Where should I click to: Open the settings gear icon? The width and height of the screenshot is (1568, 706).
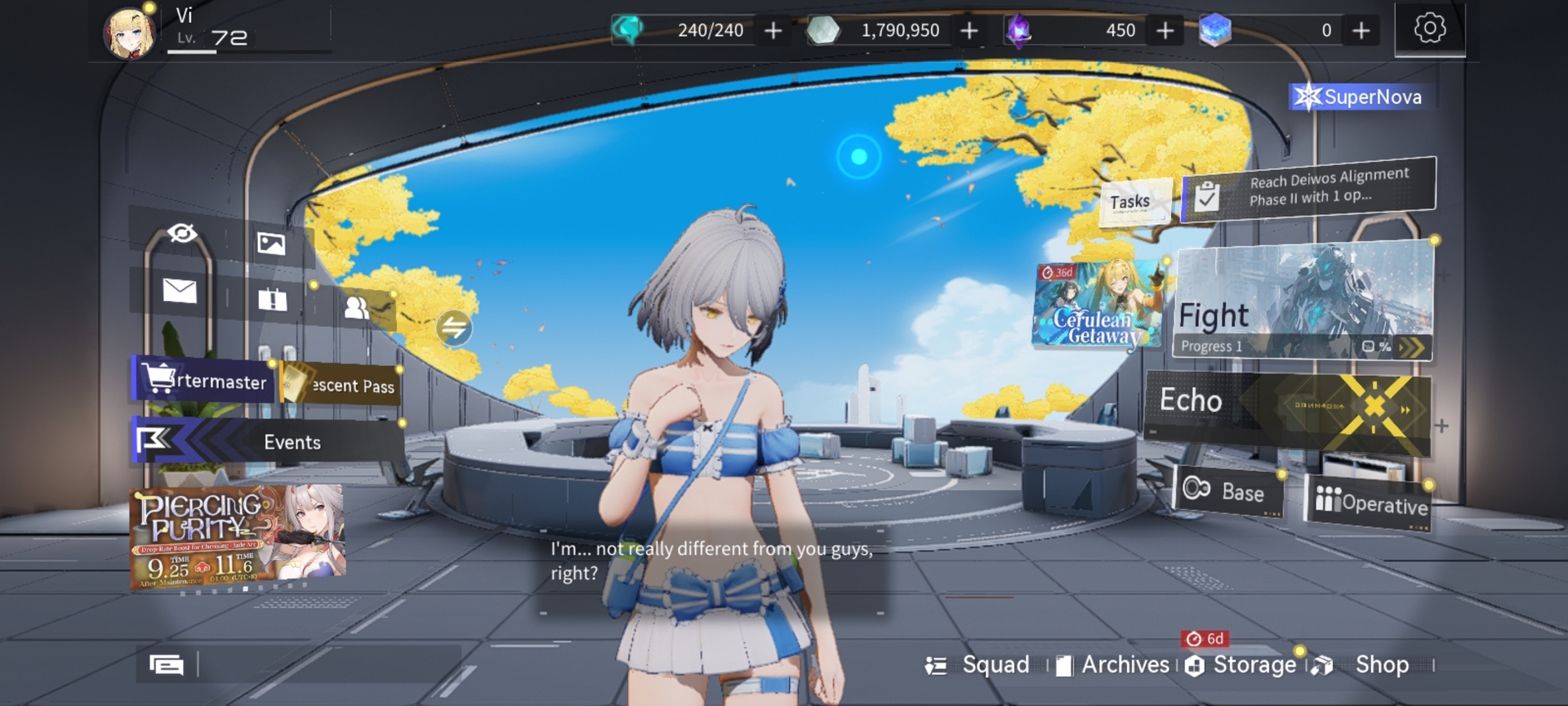1429,29
